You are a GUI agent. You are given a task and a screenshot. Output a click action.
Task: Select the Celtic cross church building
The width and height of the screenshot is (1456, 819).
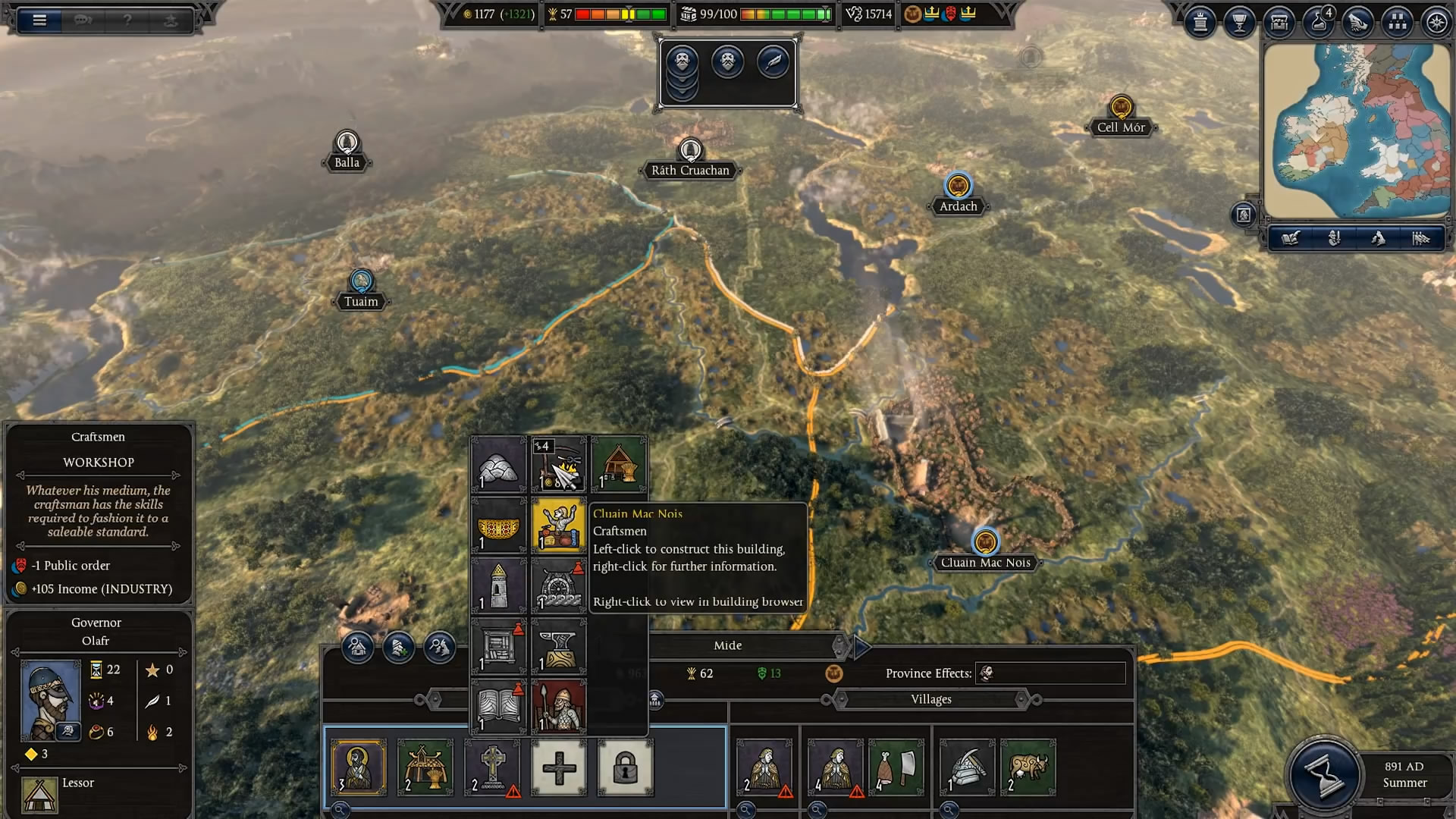492,767
